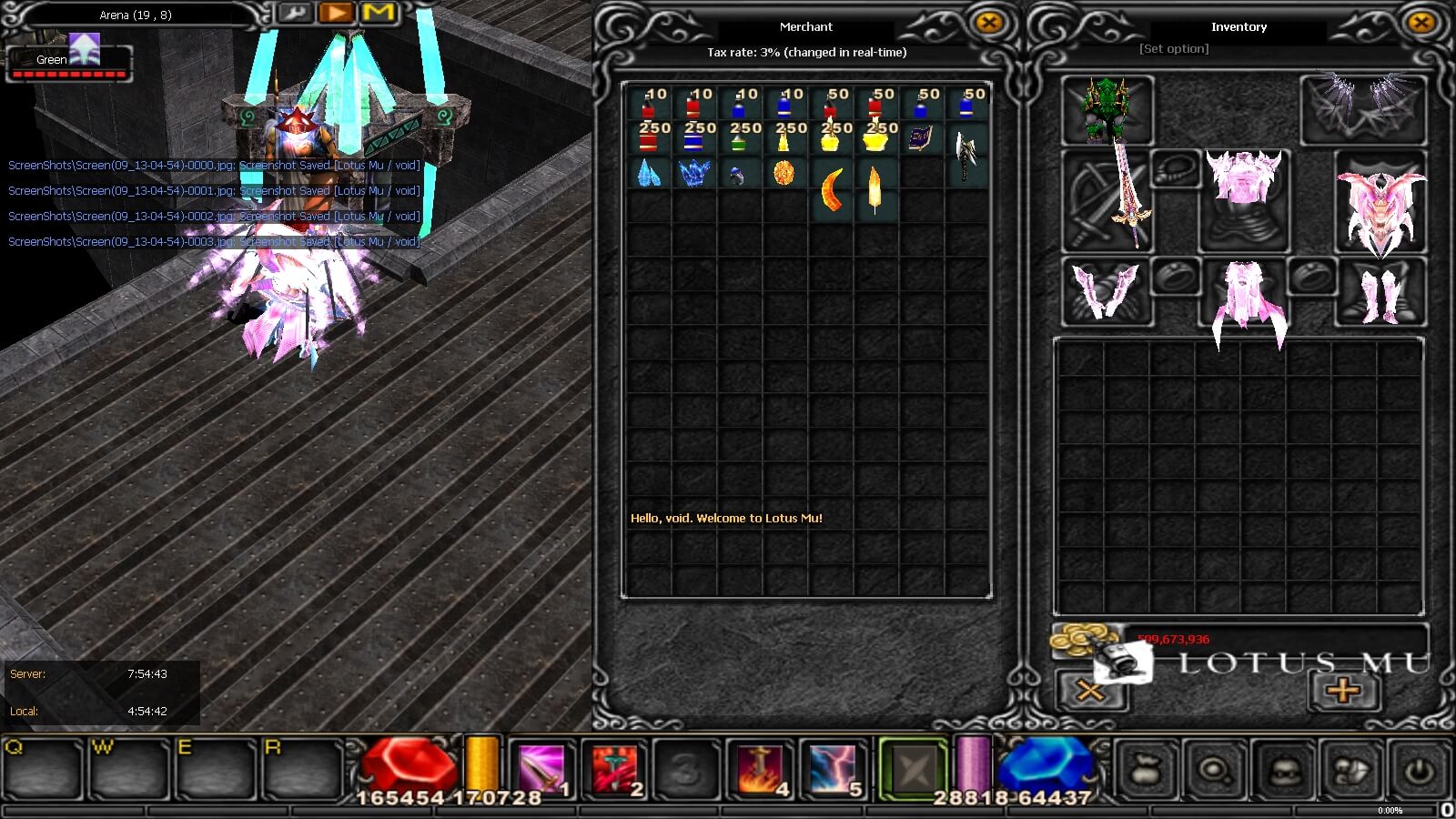Screen dimensions: 1456x819
Task: Close the Inventory window
Action: click(1421, 23)
